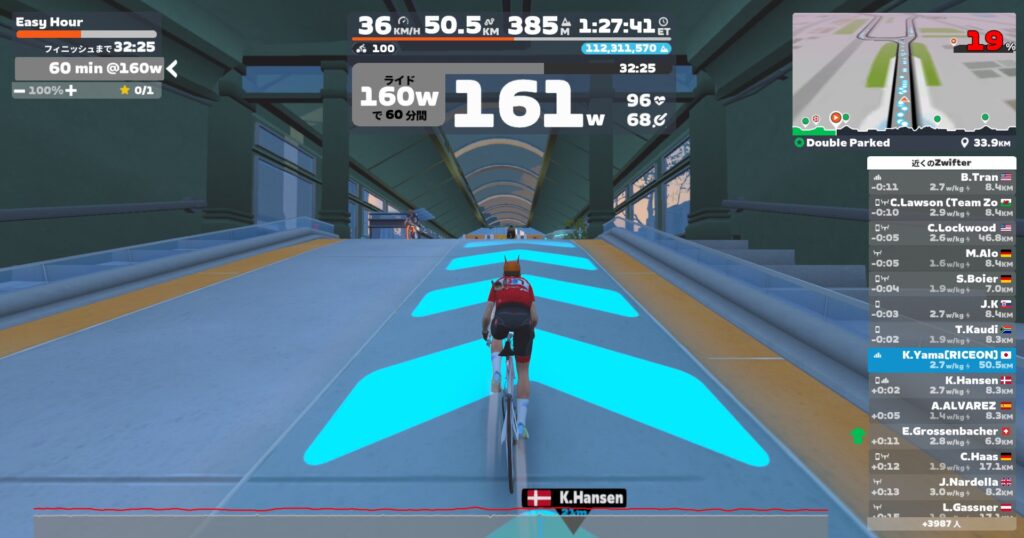Select the green thumbs-up Ride On icon
This screenshot has height=538, width=1024.
point(857,435)
